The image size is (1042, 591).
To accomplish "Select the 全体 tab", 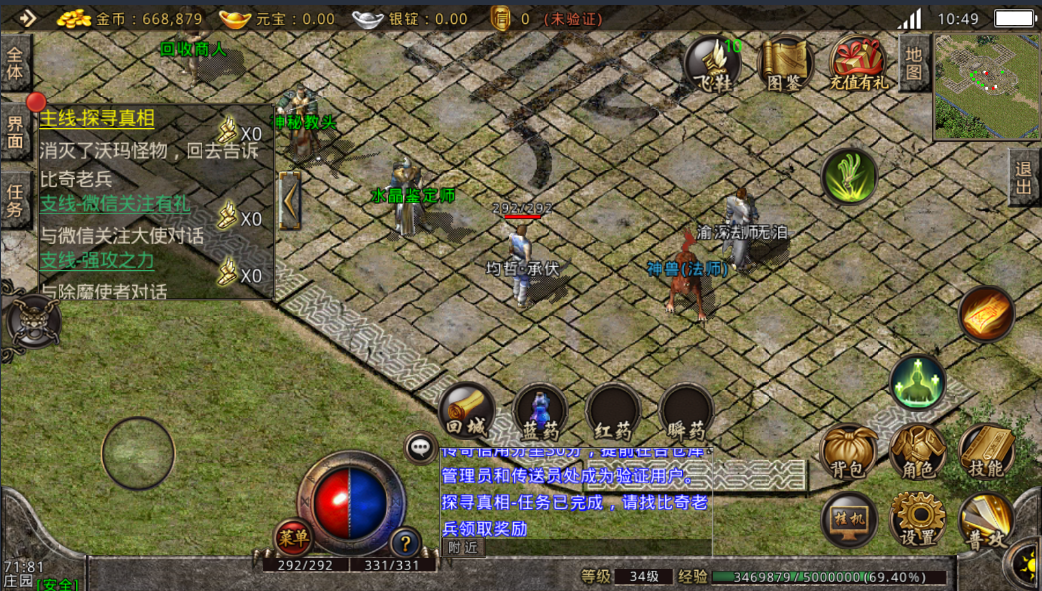I will coord(15,64).
